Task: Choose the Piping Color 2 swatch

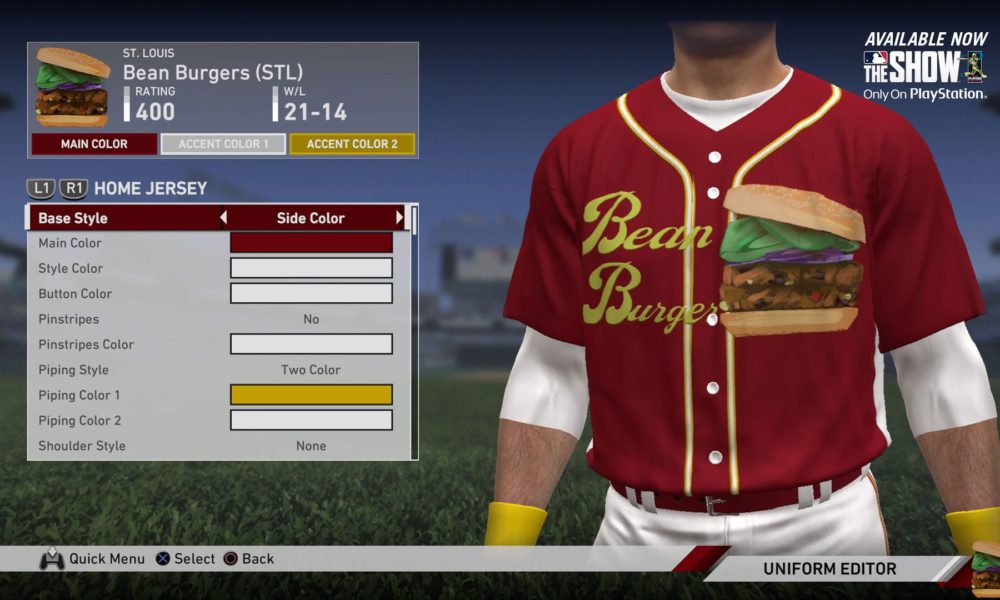Action: coord(311,420)
